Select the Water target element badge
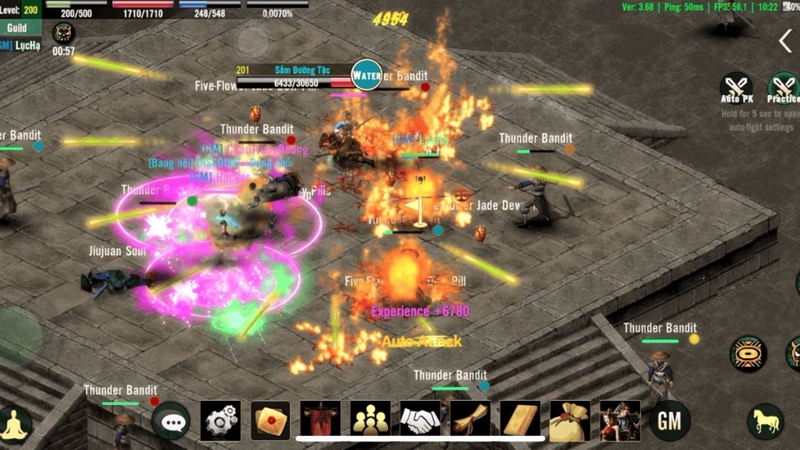Screen dimensions: 800x450 pos(367,75)
